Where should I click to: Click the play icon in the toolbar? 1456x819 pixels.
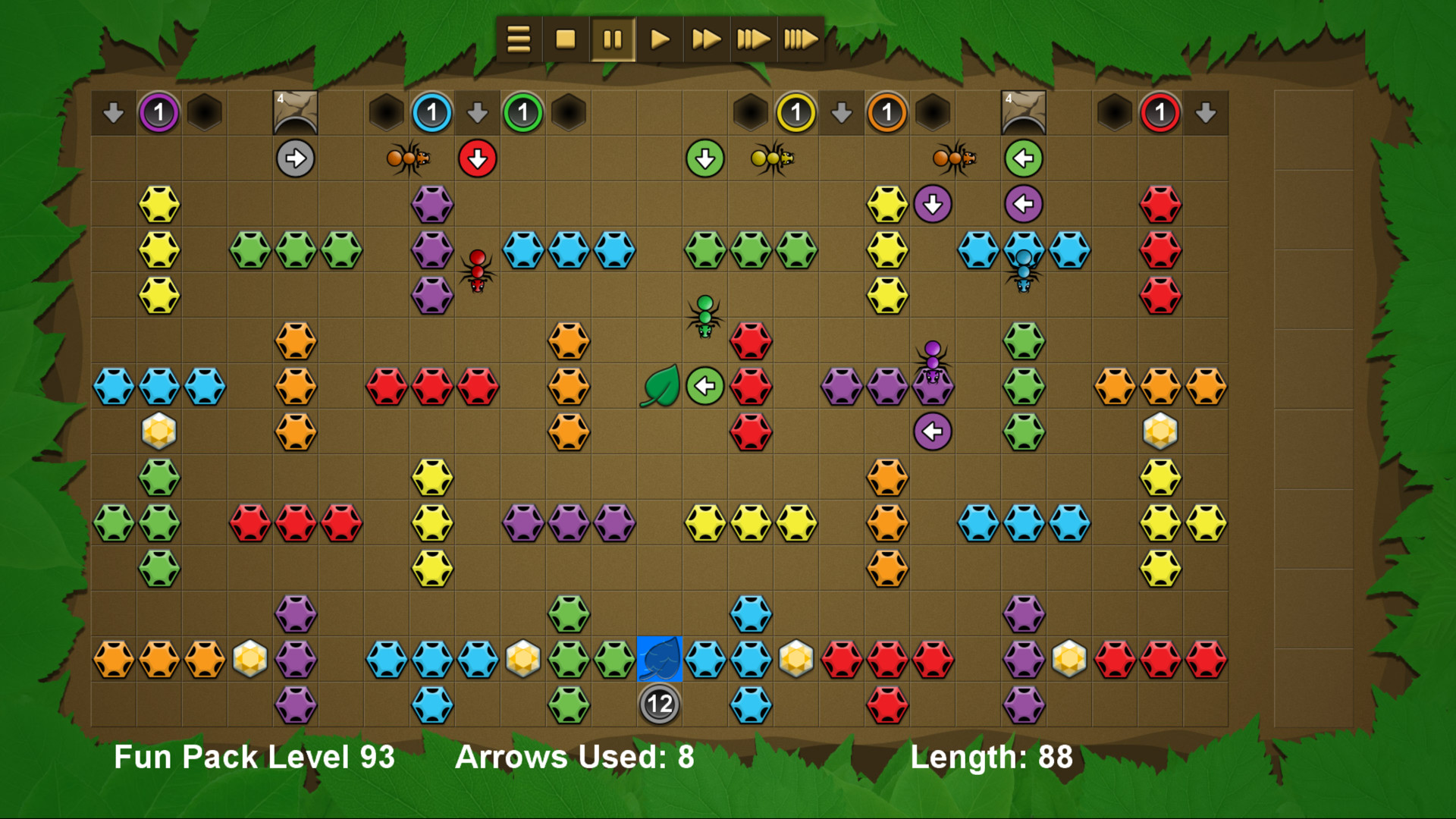[x=659, y=39]
